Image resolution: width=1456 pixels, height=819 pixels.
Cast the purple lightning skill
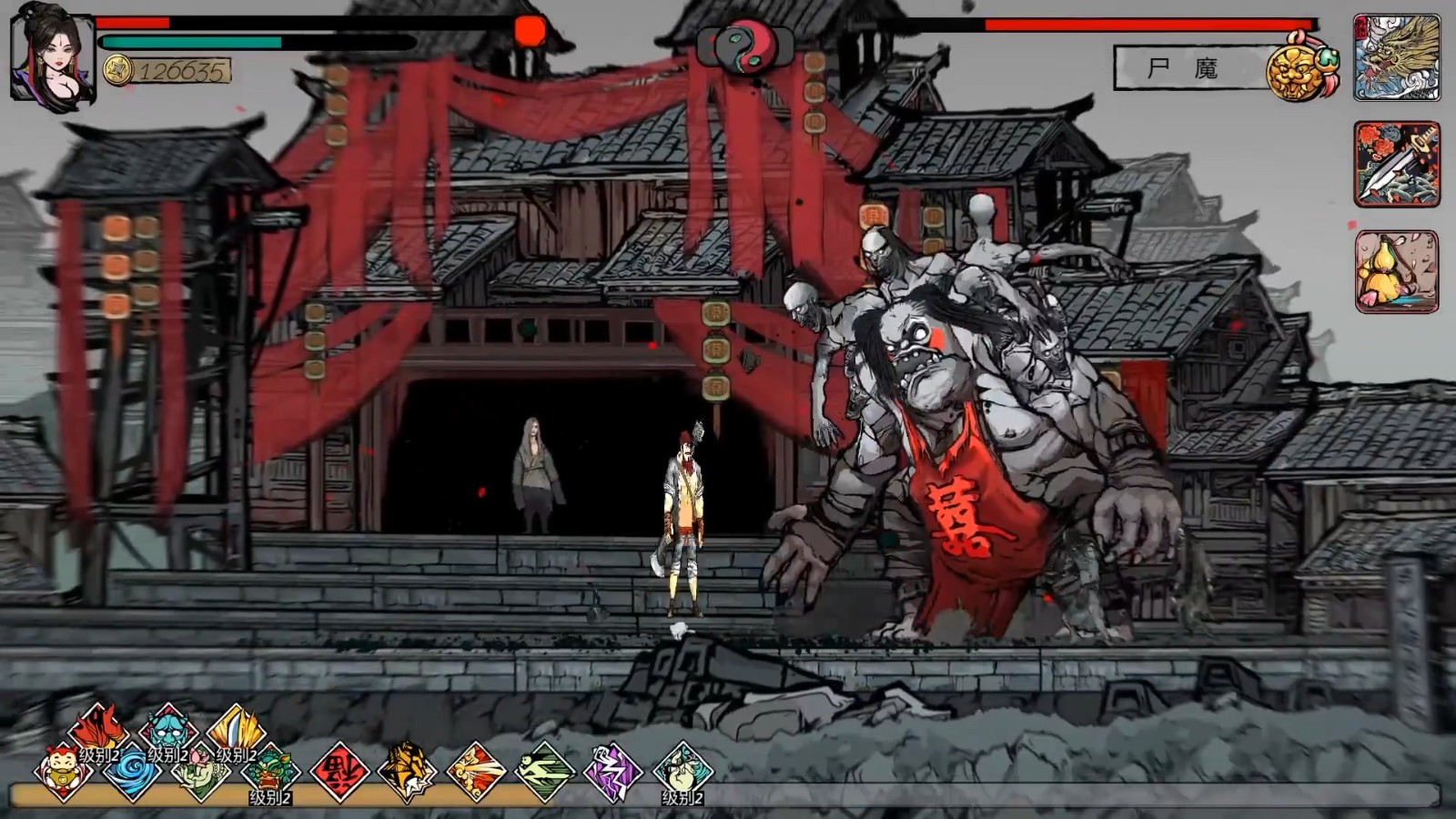613,772
